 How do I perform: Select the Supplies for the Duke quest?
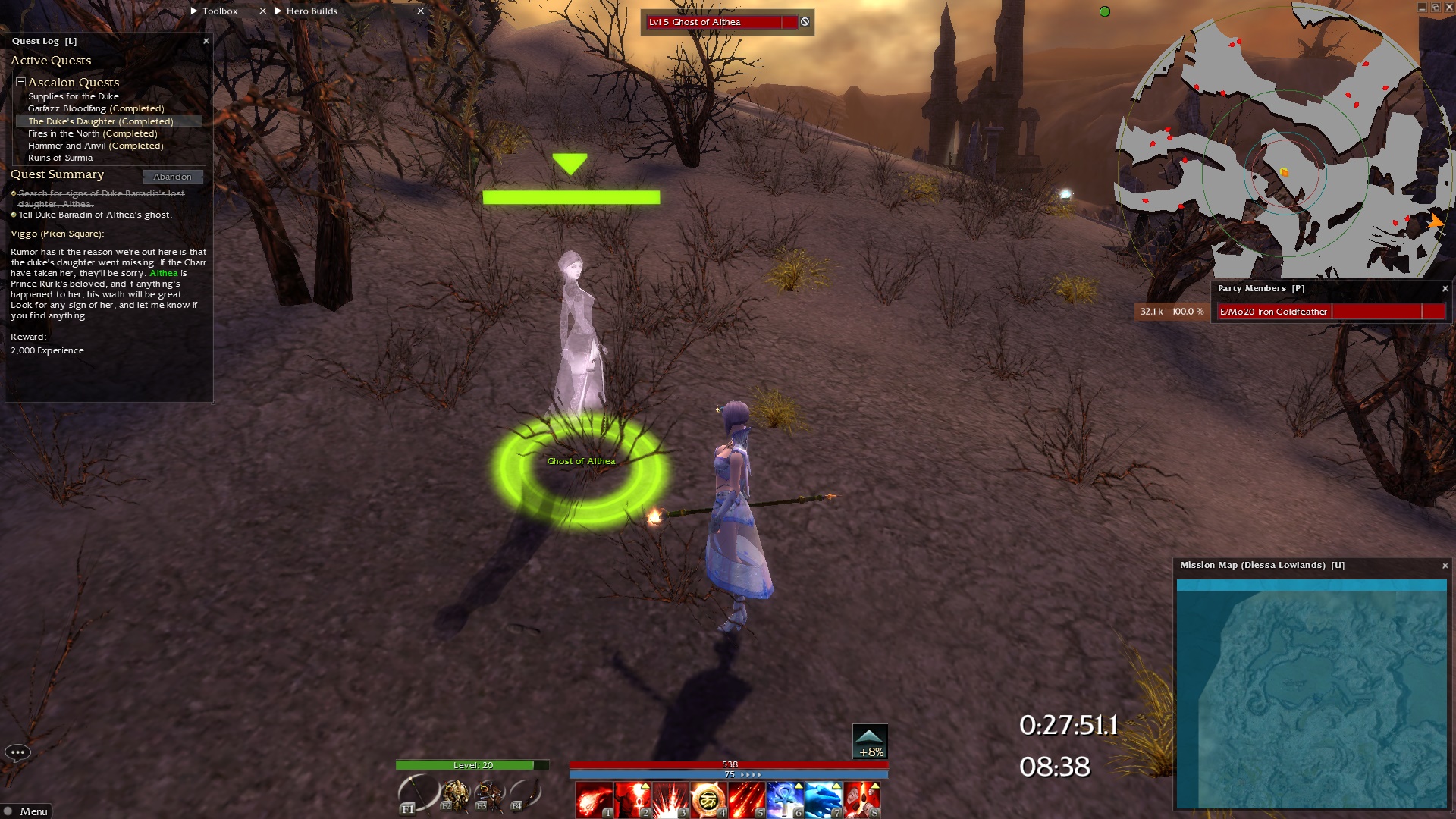point(74,96)
